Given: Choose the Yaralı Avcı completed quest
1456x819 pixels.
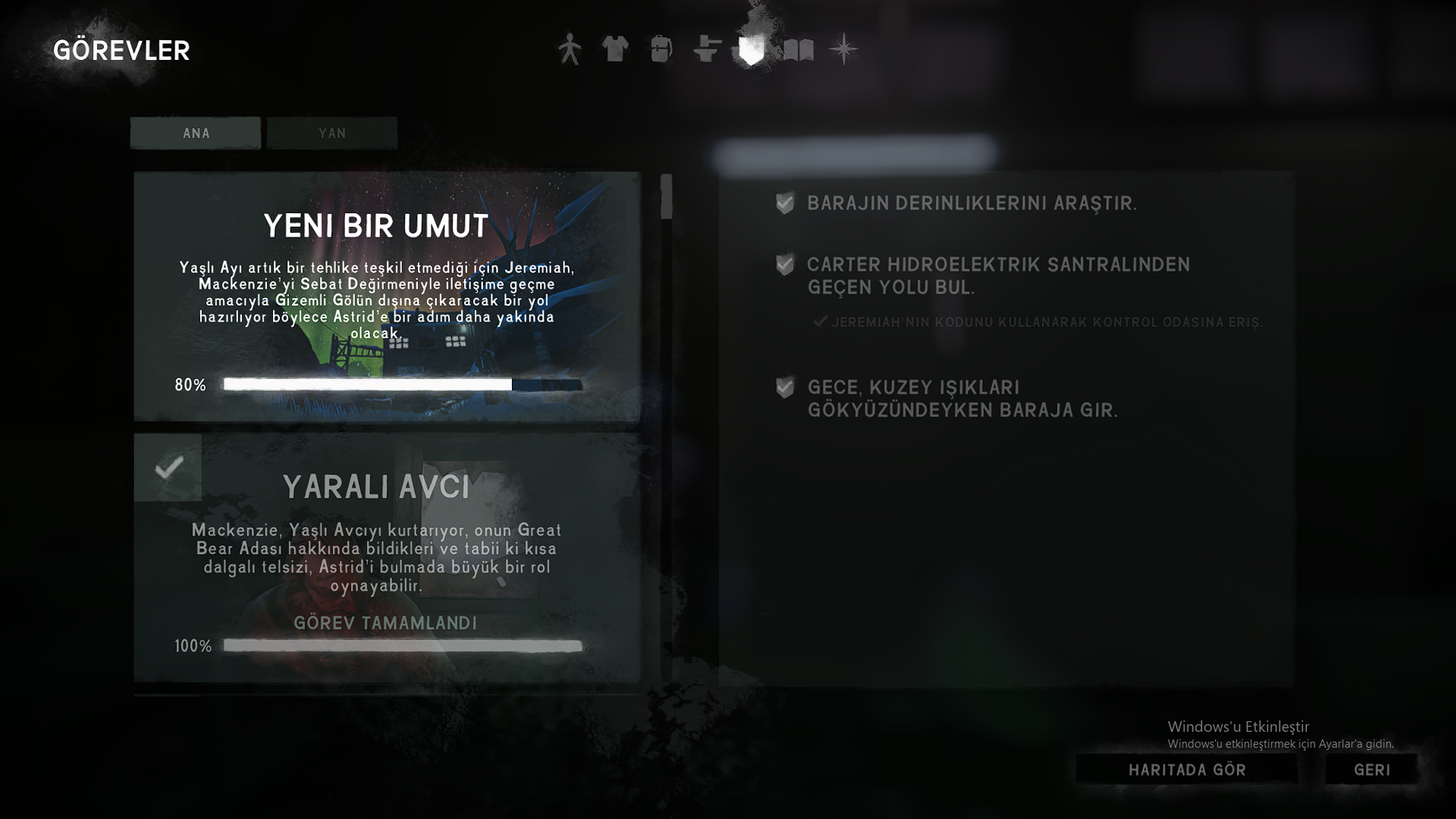Looking at the screenshot, I should [x=387, y=557].
